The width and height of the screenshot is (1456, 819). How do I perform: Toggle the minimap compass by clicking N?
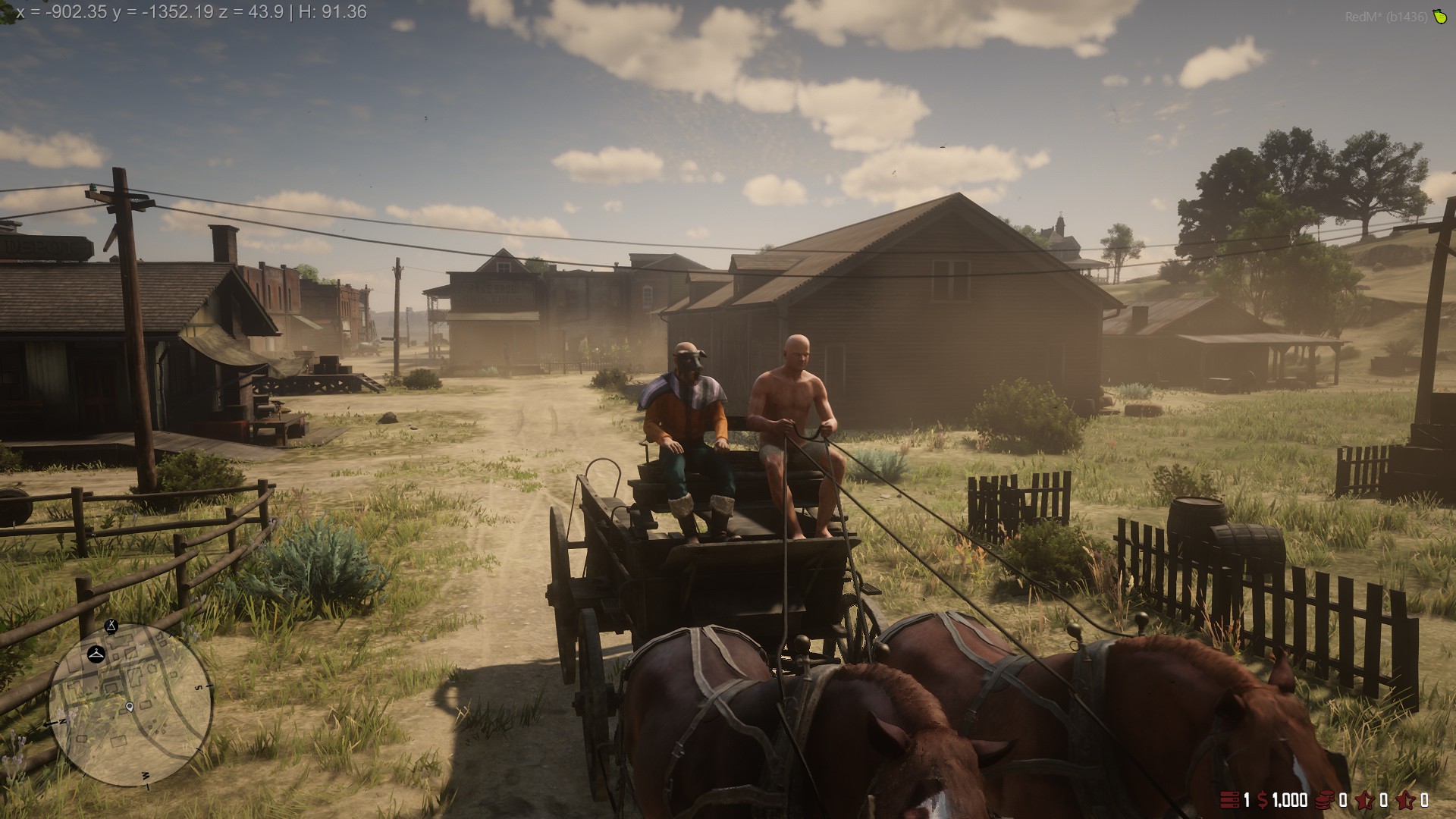(62, 721)
